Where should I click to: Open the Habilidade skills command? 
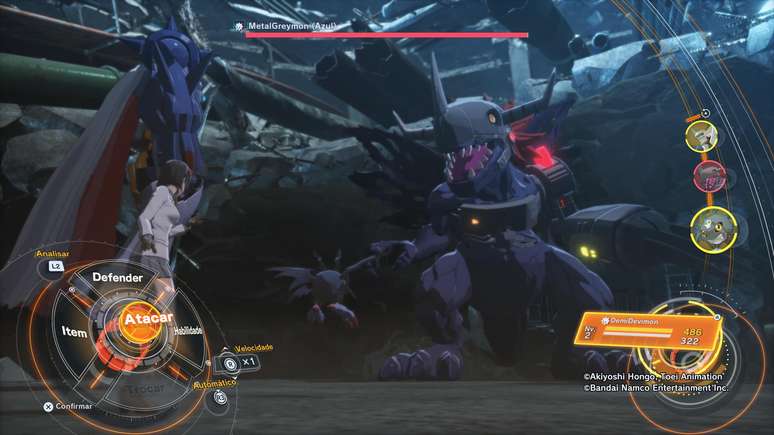pos(186,330)
